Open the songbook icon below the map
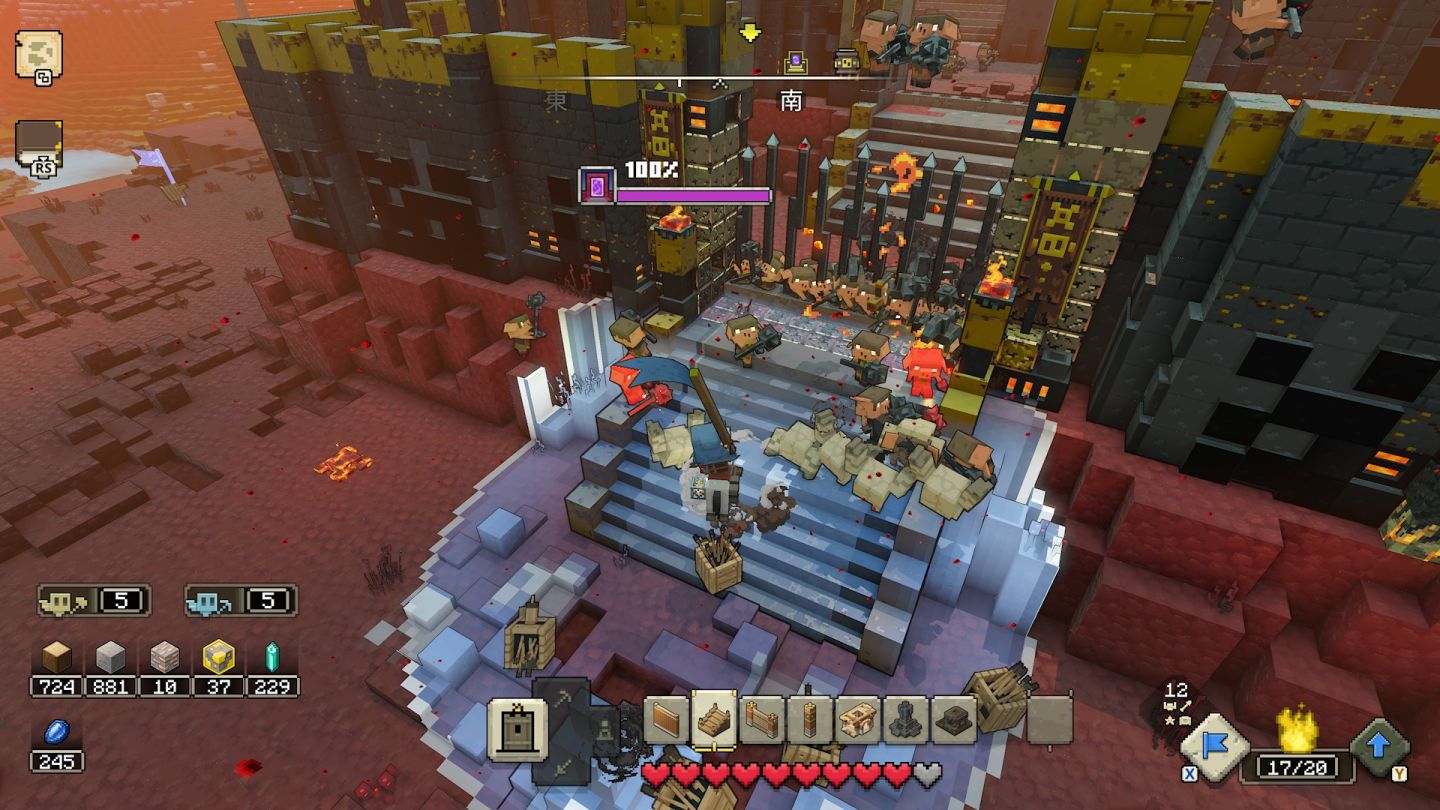The width and height of the screenshot is (1440, 810). point(39,145)
